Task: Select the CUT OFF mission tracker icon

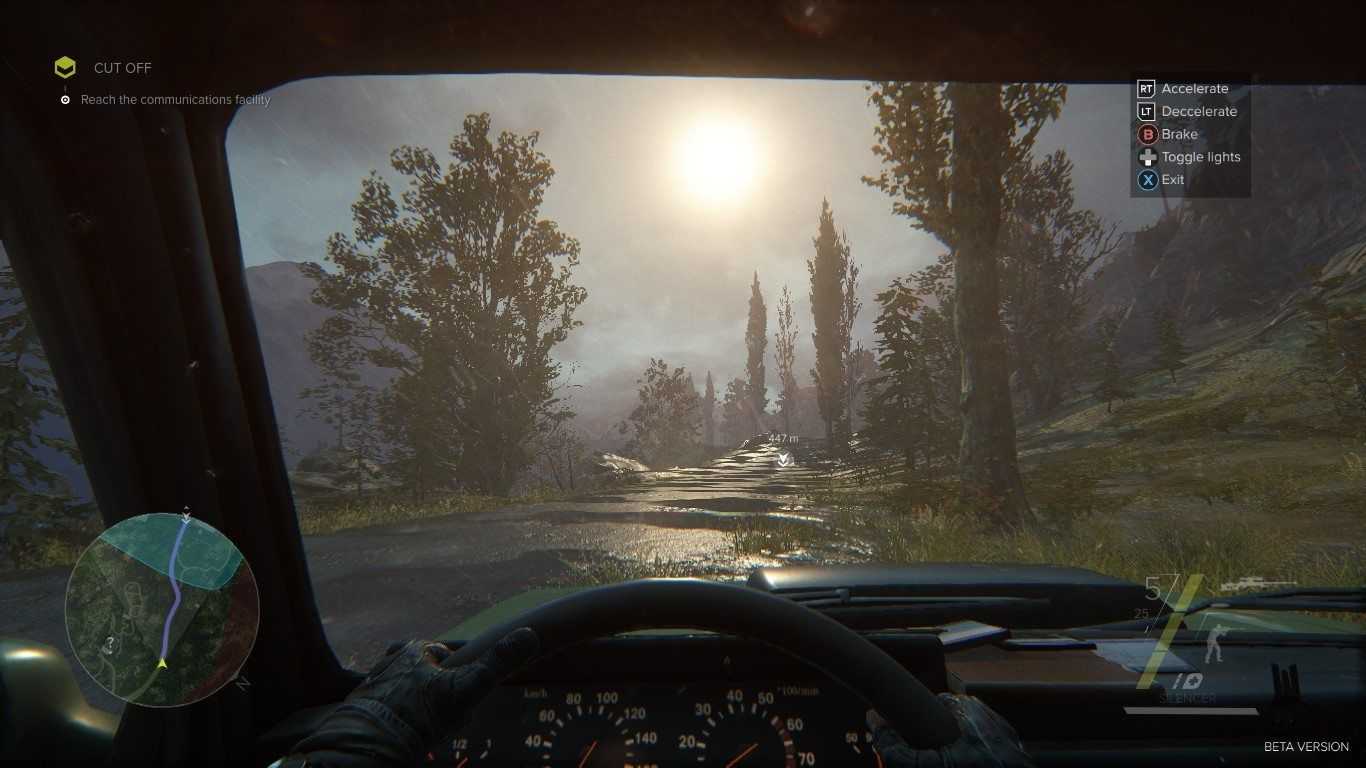Action: click(65, 68)
